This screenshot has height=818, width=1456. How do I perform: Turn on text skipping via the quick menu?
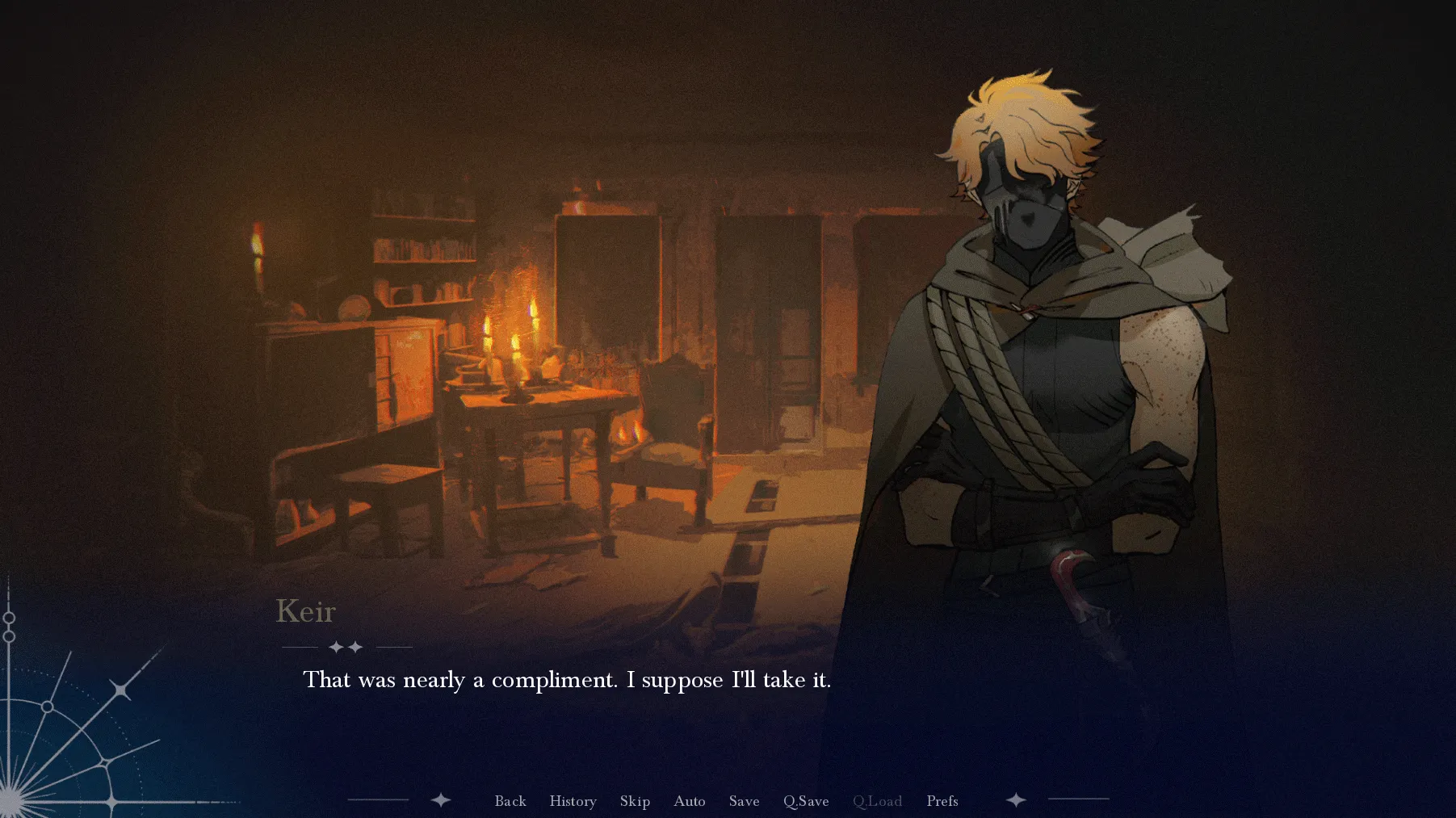point(635,801)
